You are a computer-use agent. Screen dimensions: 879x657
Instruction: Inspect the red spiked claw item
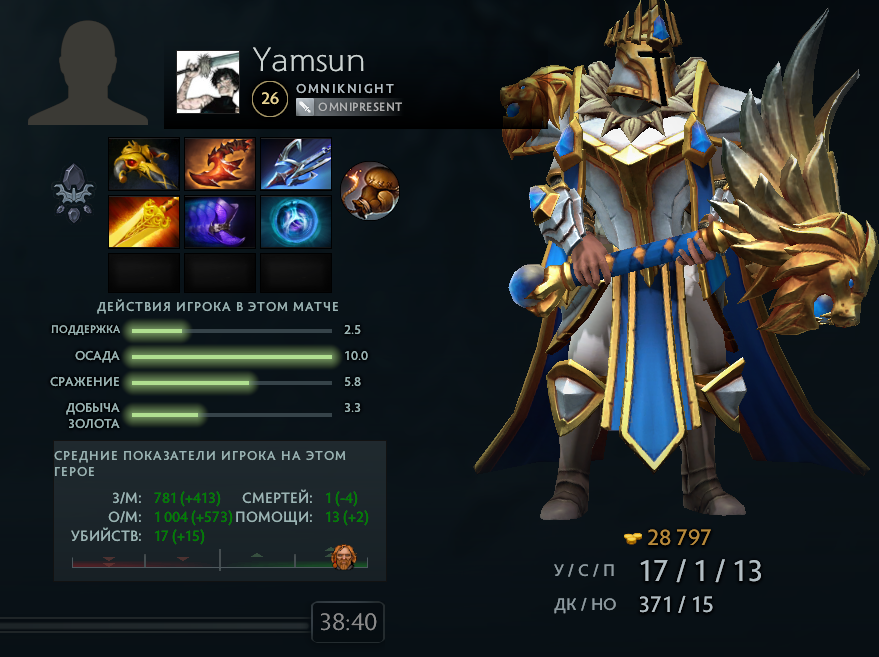tap(220, 163)
